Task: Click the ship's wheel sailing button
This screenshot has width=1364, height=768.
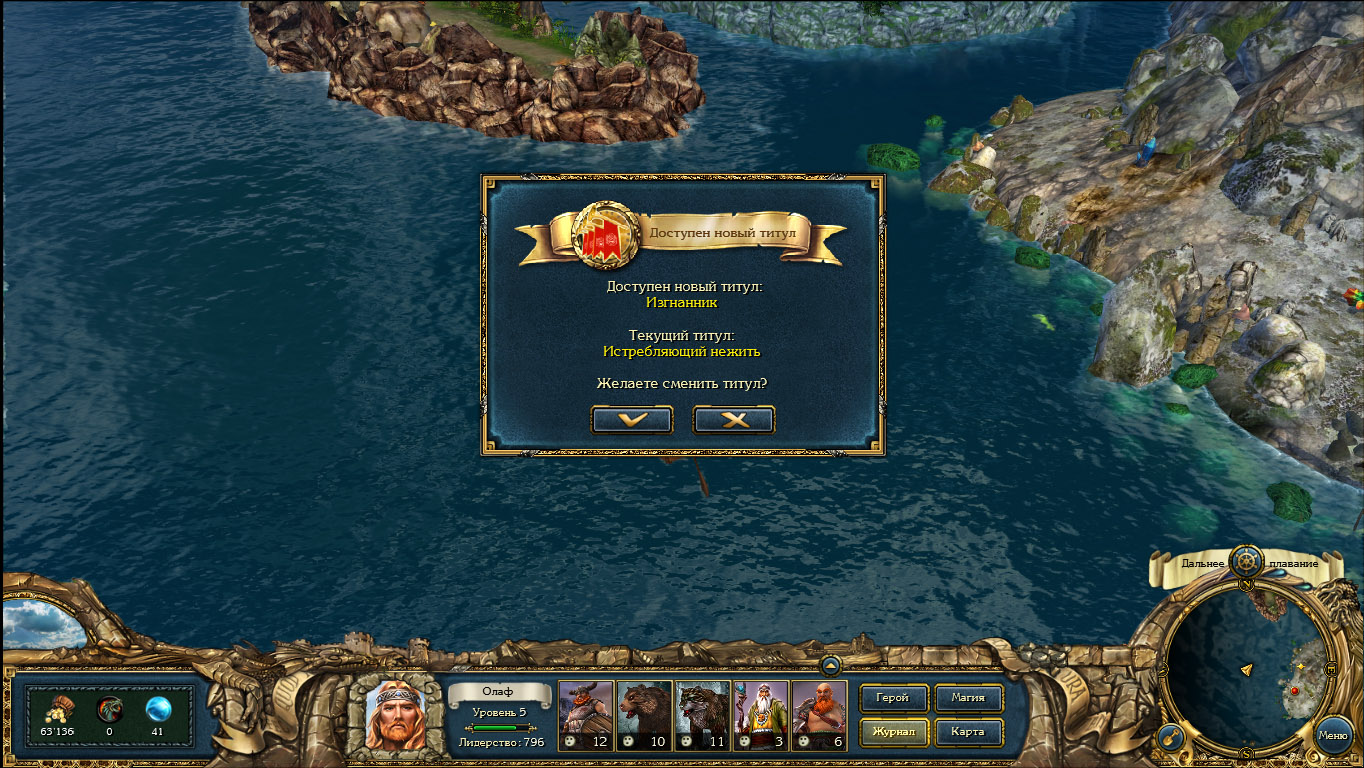Action: 1246,561
